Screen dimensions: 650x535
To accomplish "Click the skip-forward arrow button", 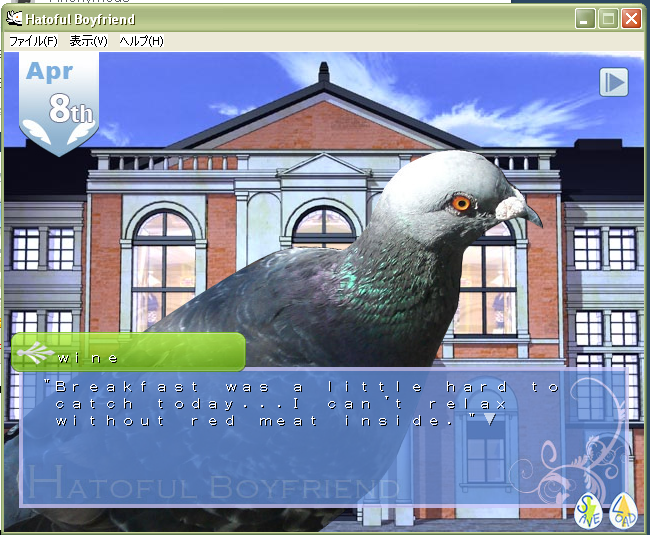I will pyautogui.click(x=613, y=82).
